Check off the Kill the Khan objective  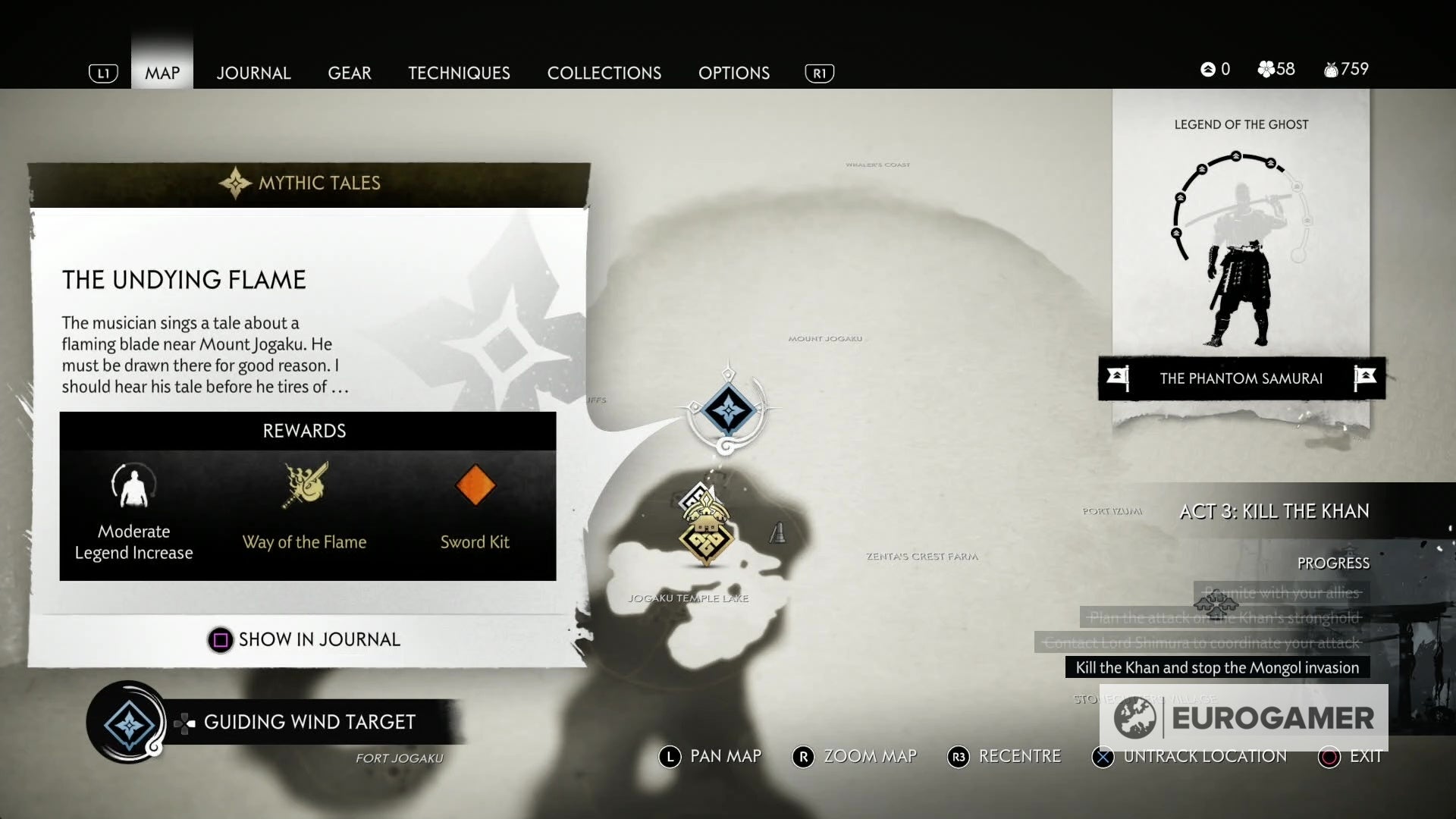pyautogui.click(x=1219, y=668)
